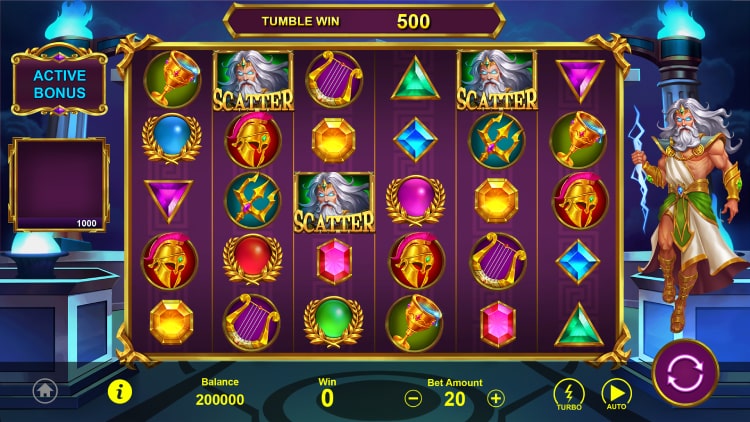The height and width of the screenshot is (422, 750).
Task: Open the yellow info paytable icon
Action: pos(120,391)
